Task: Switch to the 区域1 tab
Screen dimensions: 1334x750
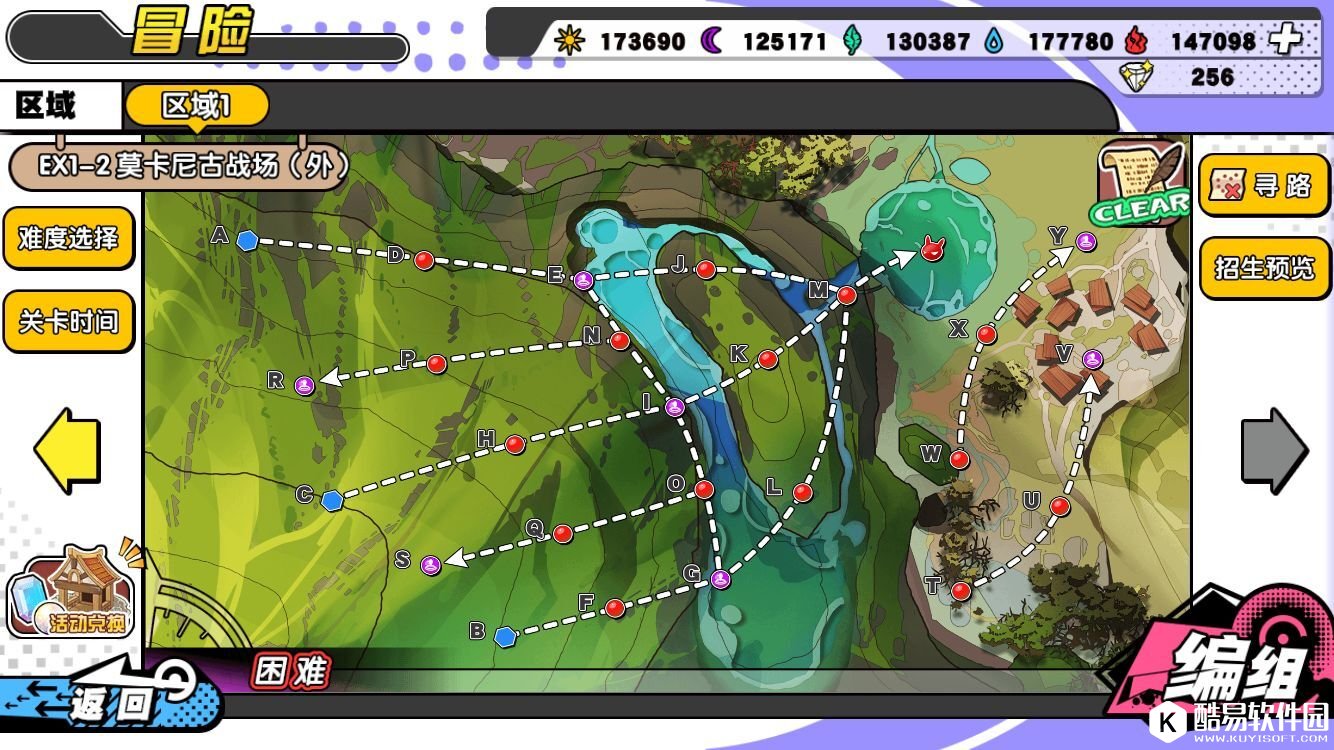Action: click(197, 106)
